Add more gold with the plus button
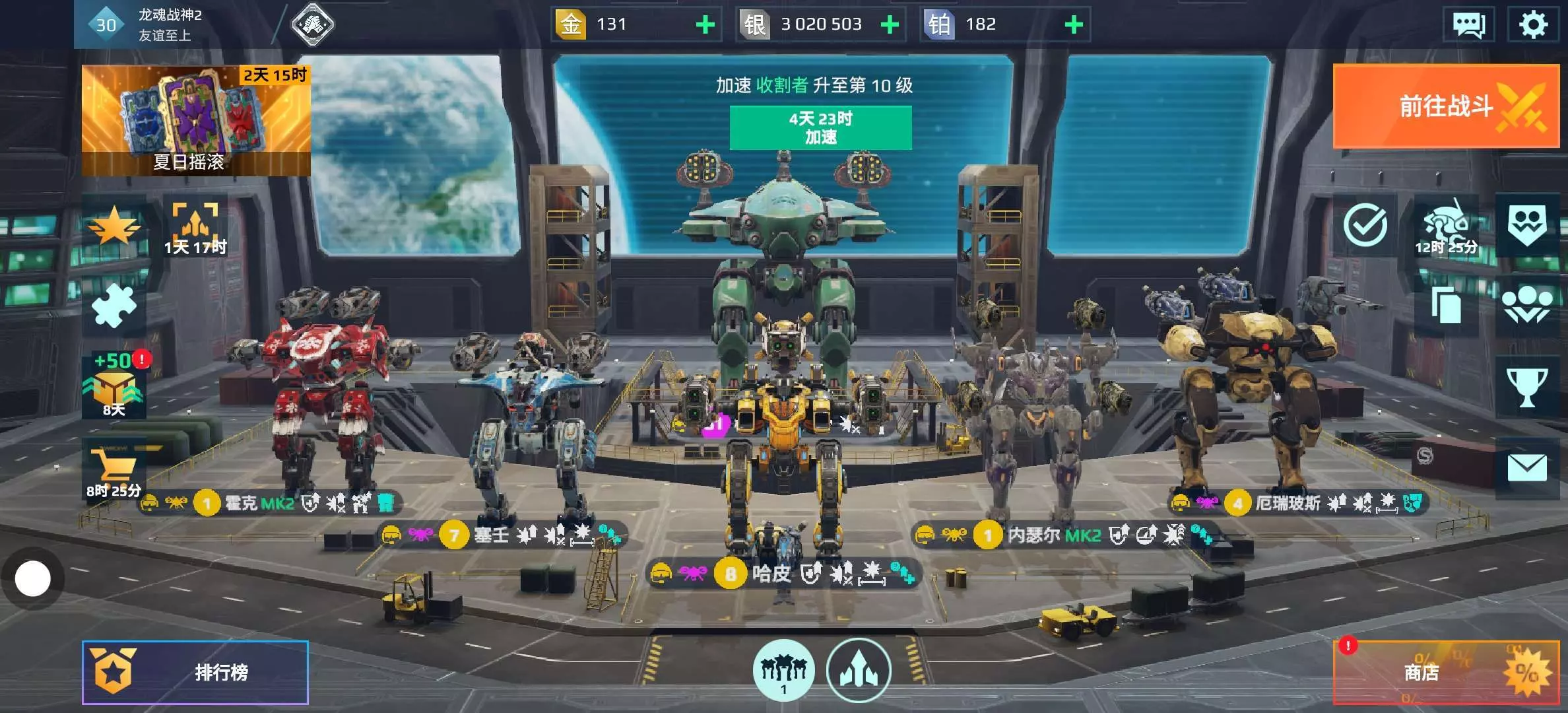 tap(705, 25)
